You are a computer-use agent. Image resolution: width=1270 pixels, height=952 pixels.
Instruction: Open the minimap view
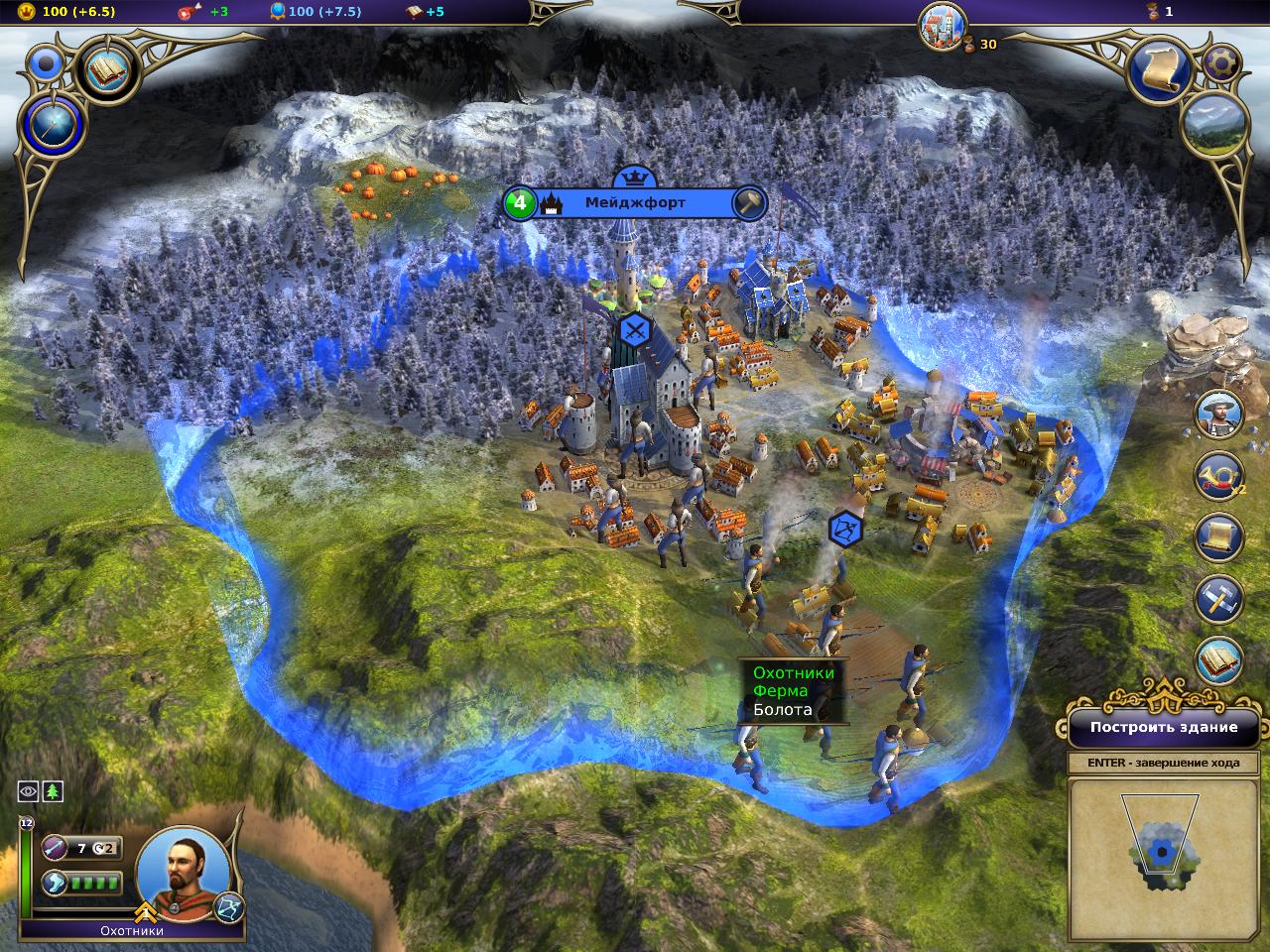pos(1165,857)
